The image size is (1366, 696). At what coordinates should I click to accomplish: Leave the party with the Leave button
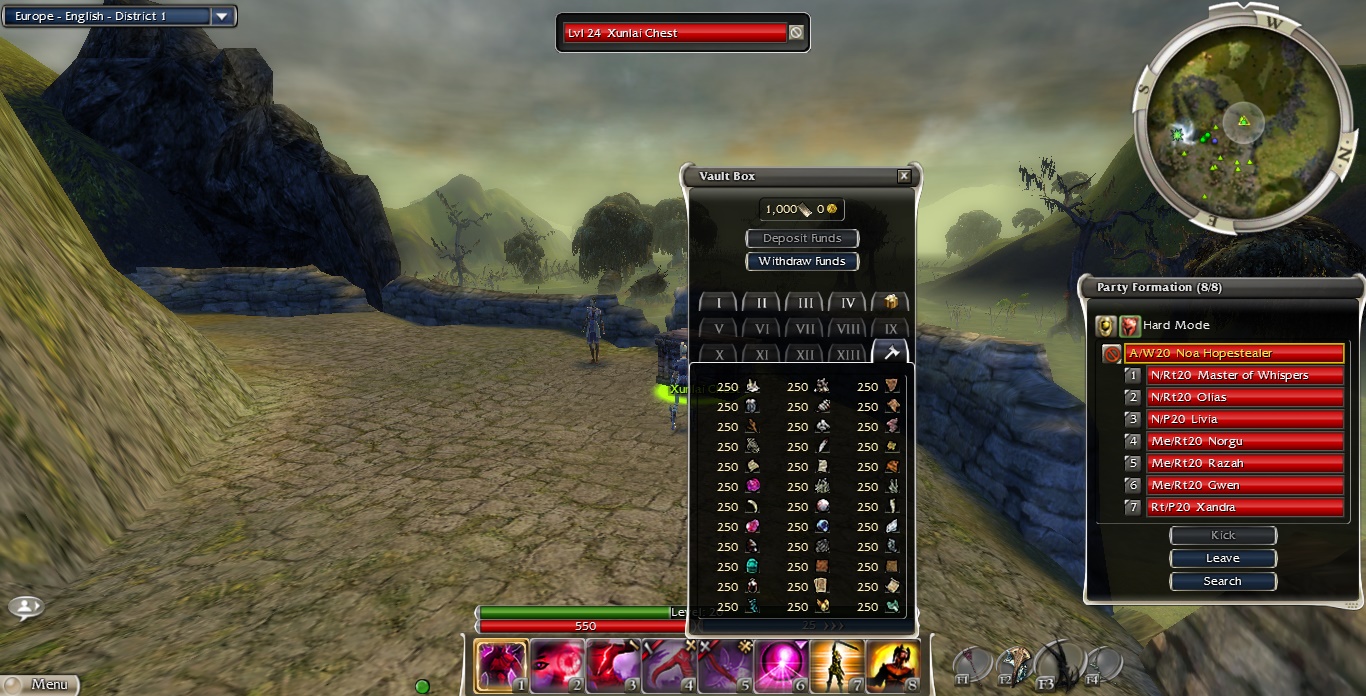[x=1223, y=558]
